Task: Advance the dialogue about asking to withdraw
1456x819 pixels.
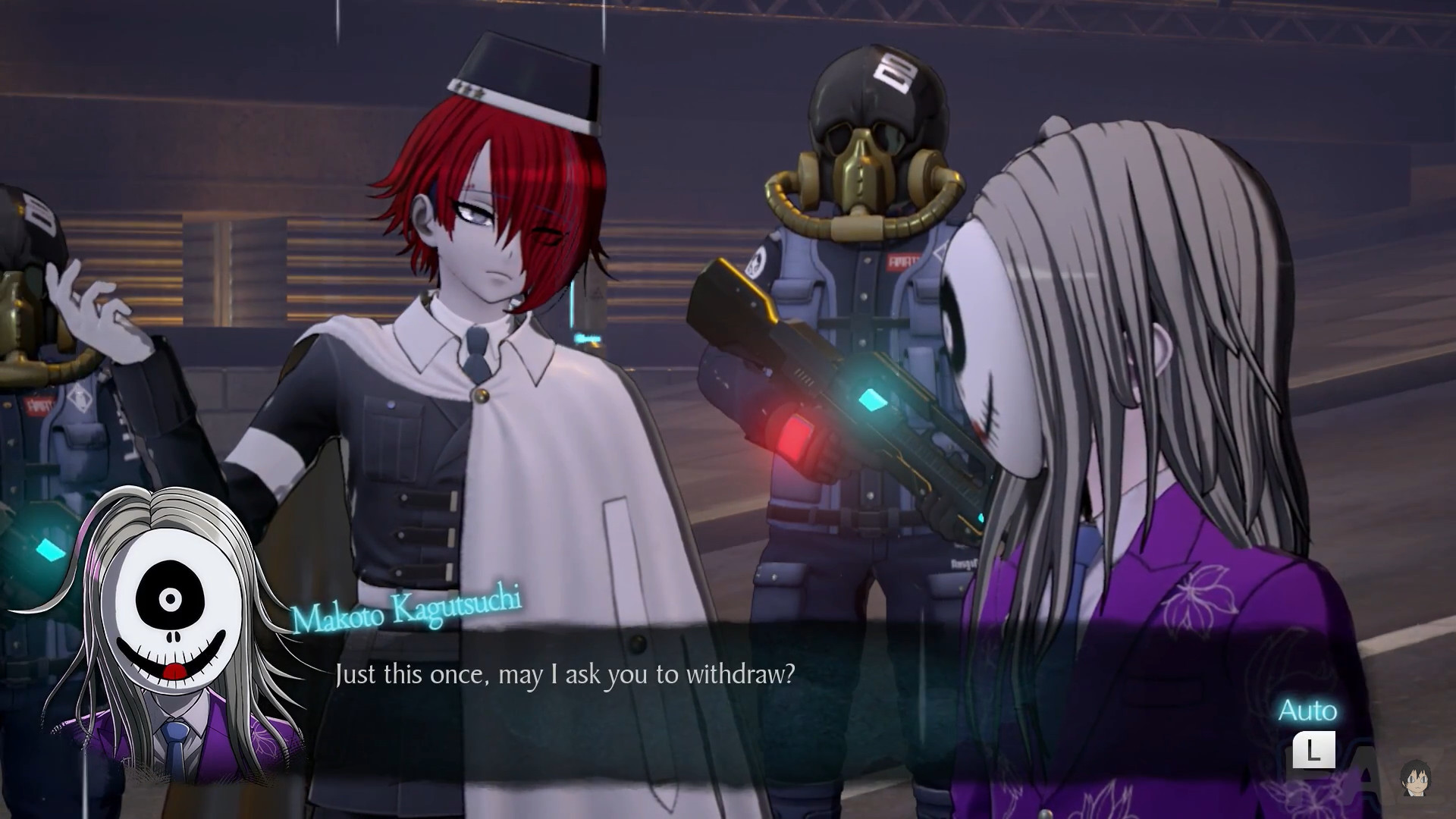Action: pyautogui.click(x=565, y=674)
